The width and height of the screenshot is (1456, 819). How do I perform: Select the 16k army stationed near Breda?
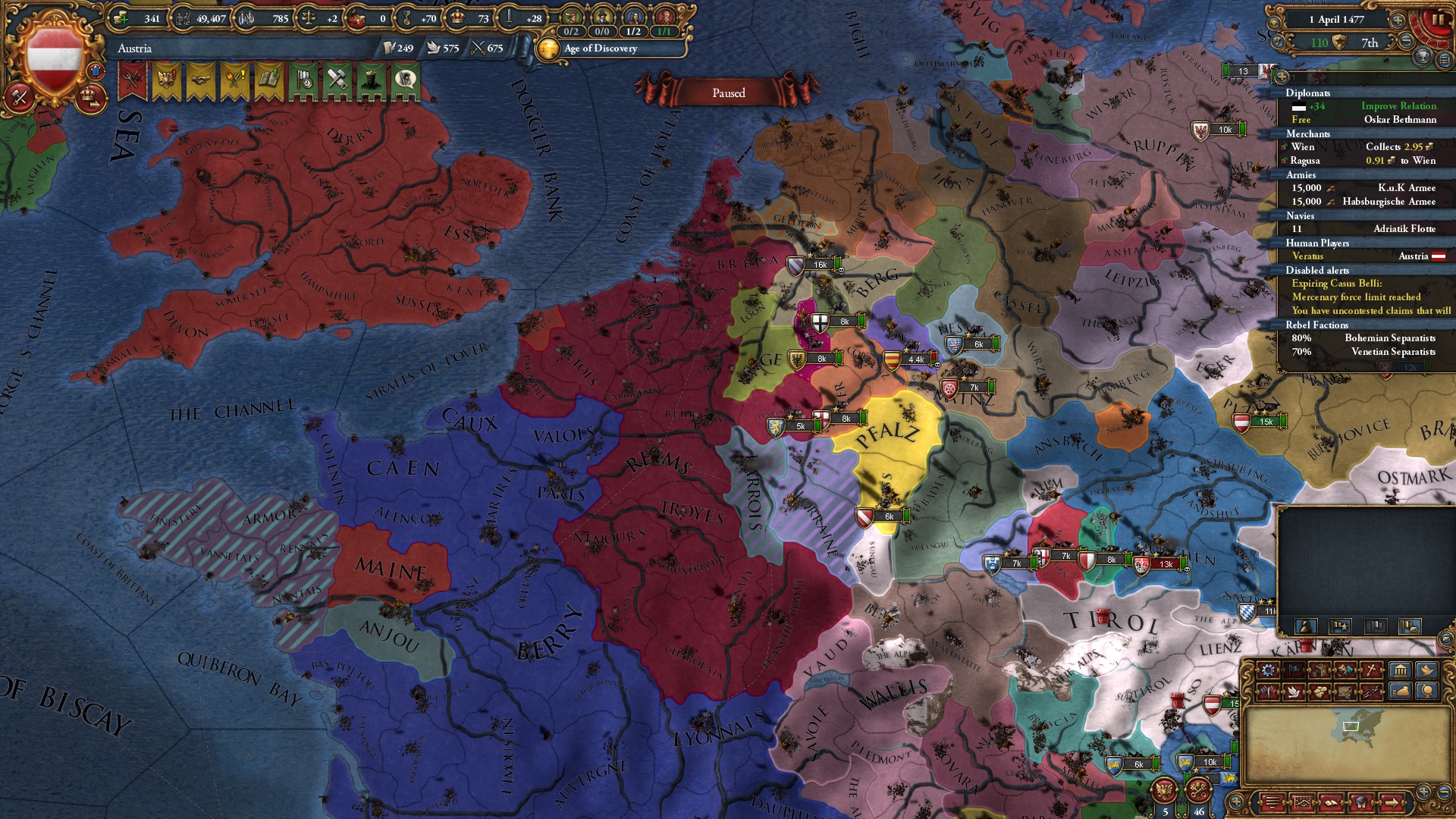819,265
